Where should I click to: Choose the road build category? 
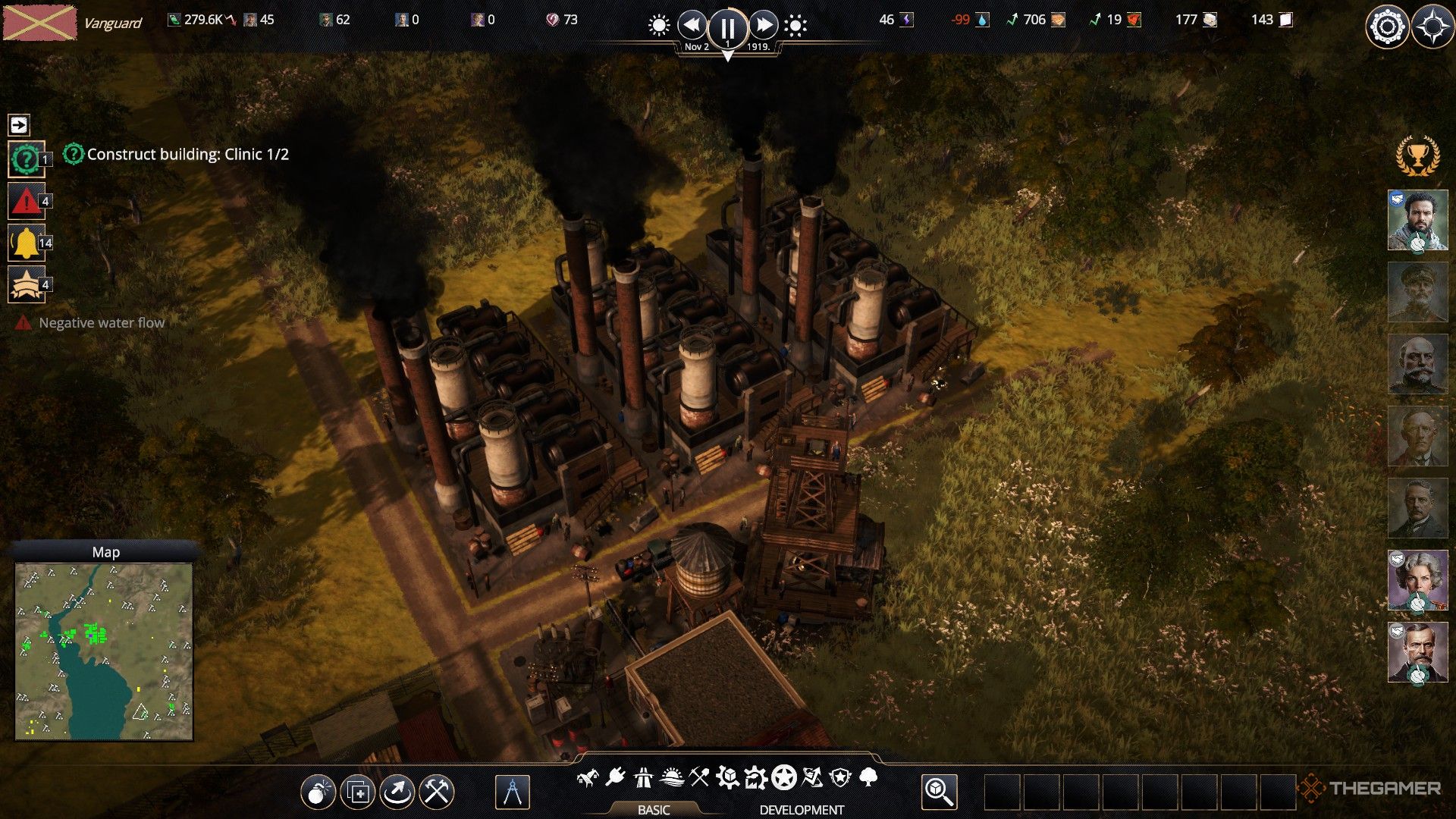coord(643,777)
